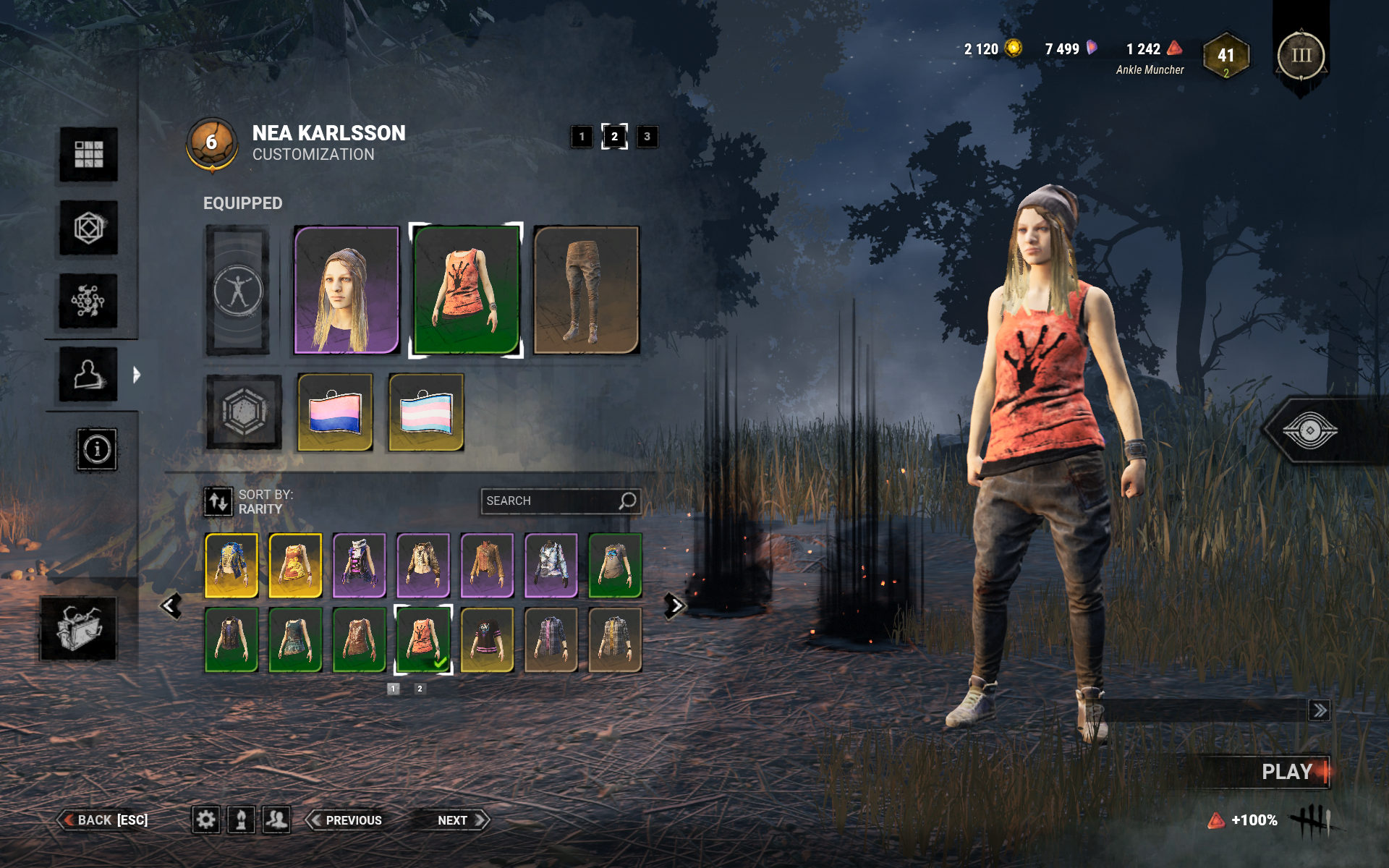This screenshot has width=1389, height=868.
Task: Choose the bisexual pride flag charm
Action: pyautogui.click(x=335, y=412)
